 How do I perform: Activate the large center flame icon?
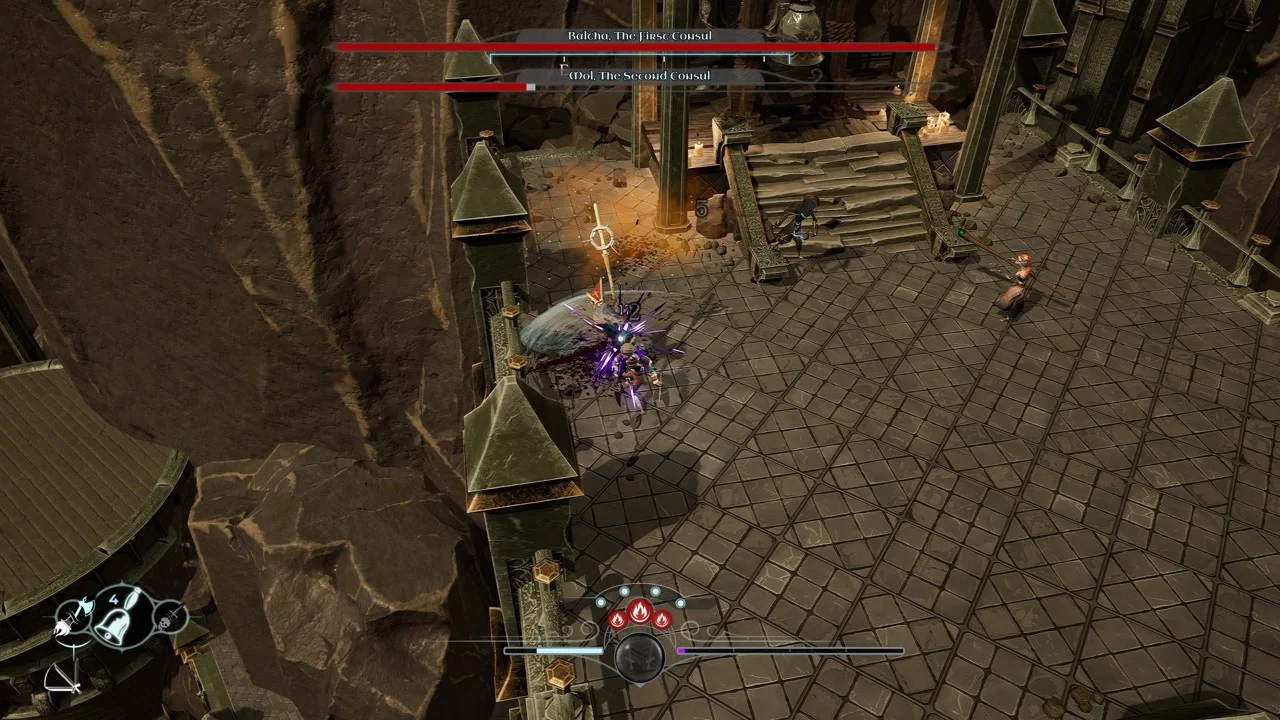pyautogui.click(x=640, y=611)
